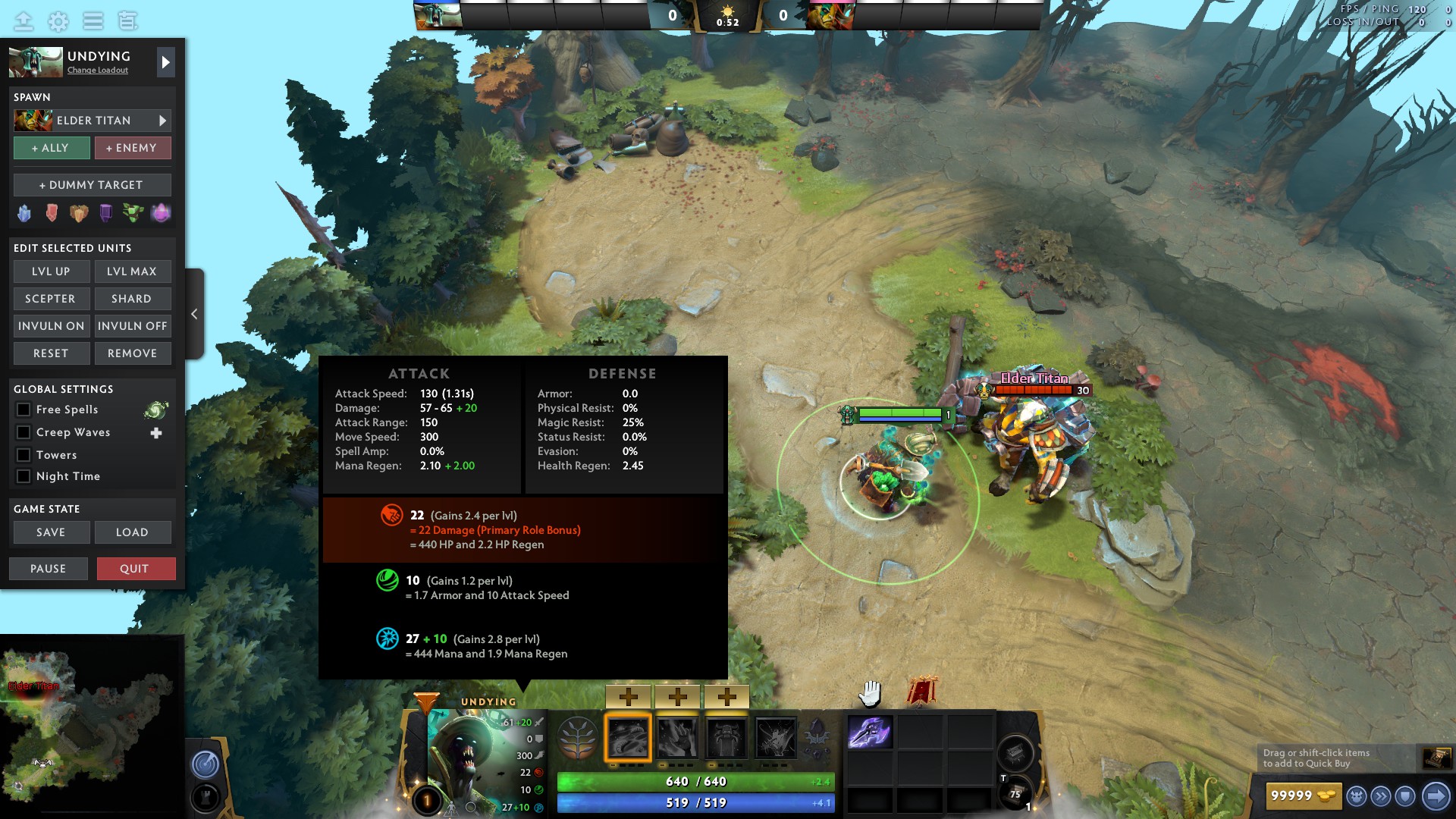Screen dimensions: 1456x819
Task: Enable Night Time mode
Action: [x=24, y=476]
